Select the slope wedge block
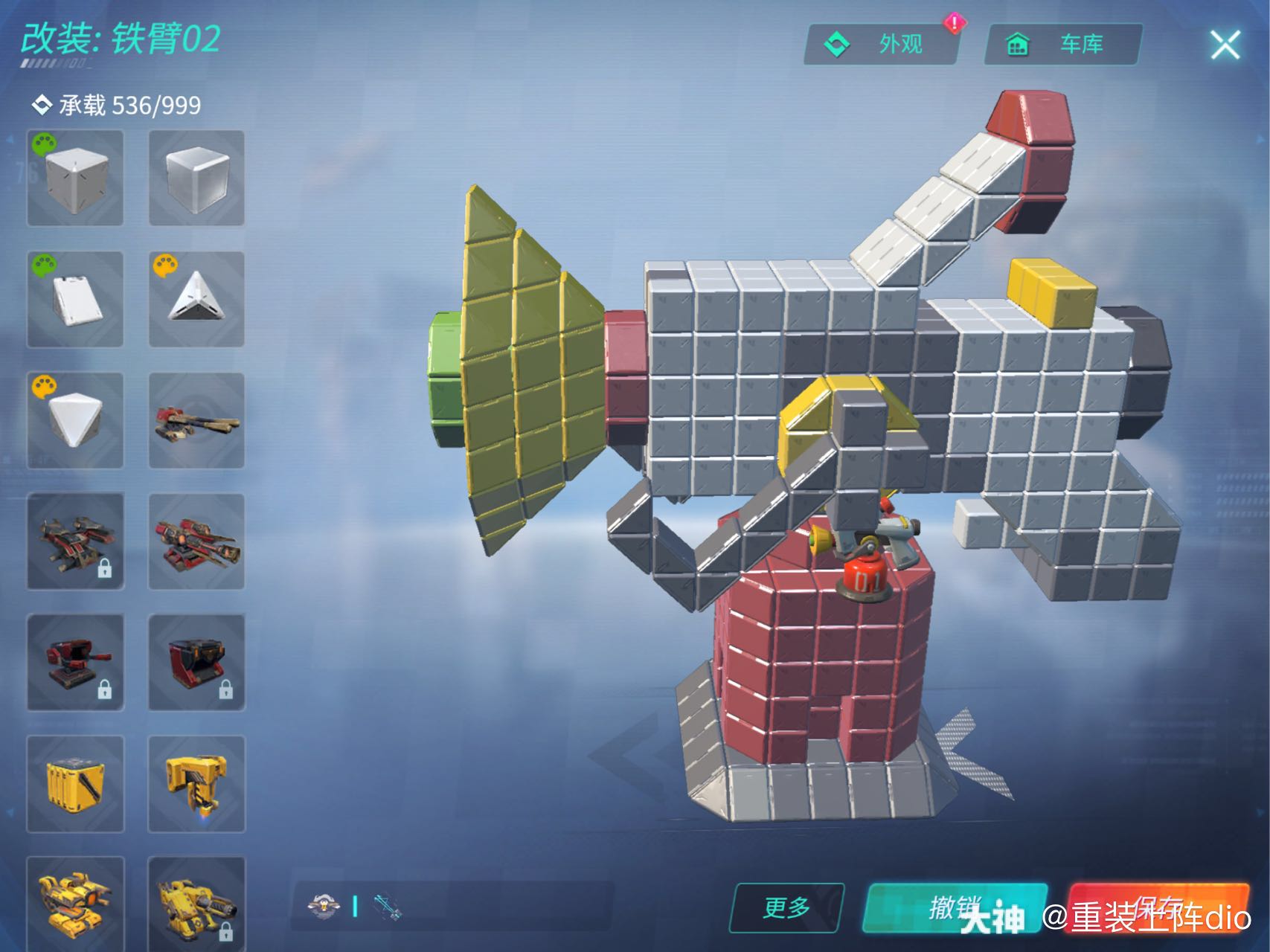This screenshot has height=952, width=1270. tap(75, 300)
